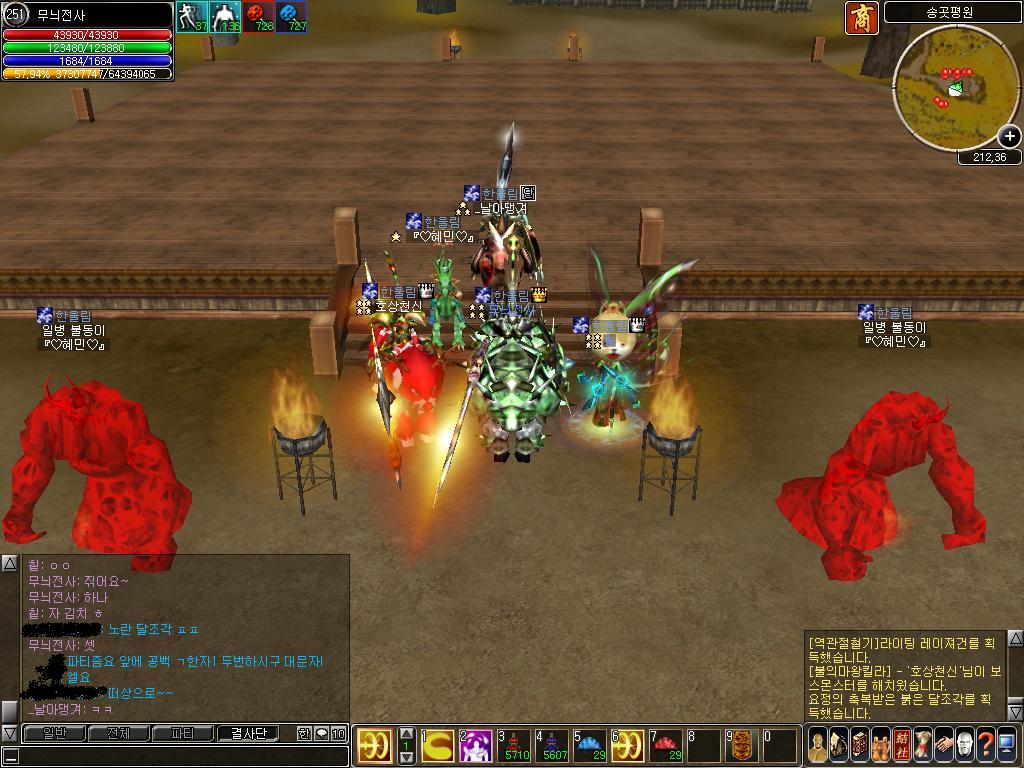
Task: Switch to the 전체 chat tab
Action: click(x=118, y=733)
